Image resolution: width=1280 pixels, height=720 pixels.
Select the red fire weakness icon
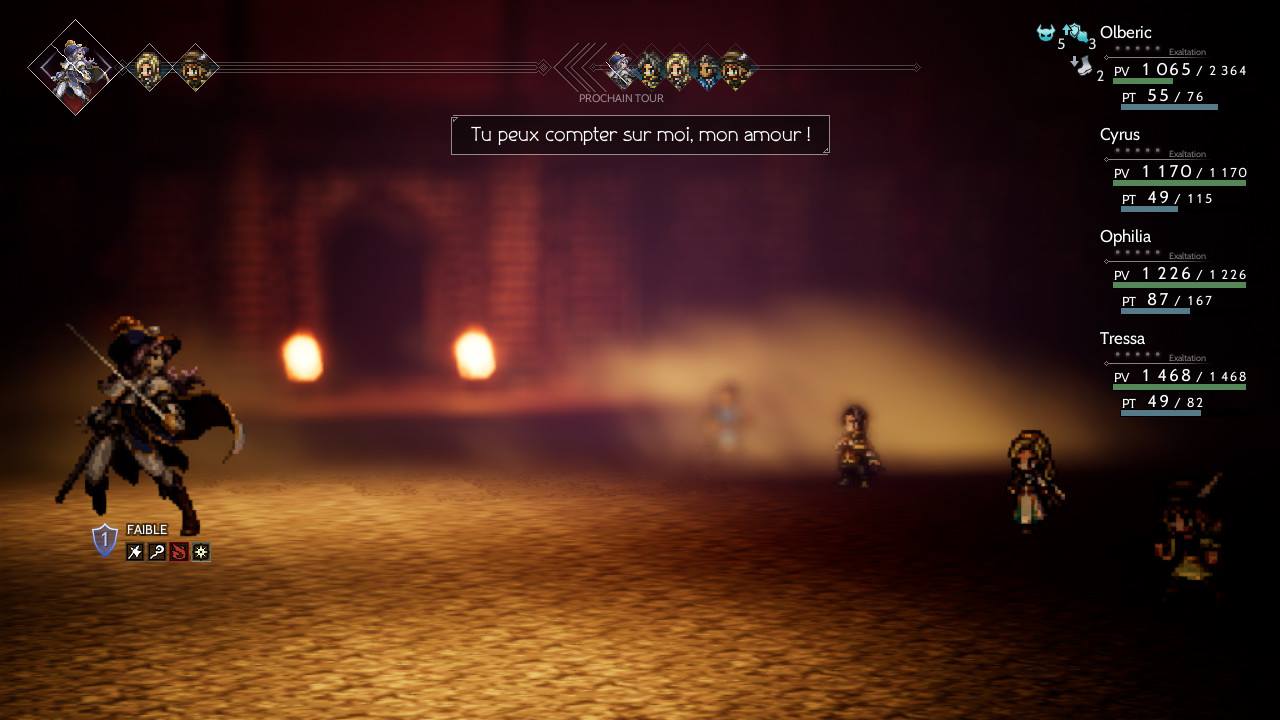179,552
